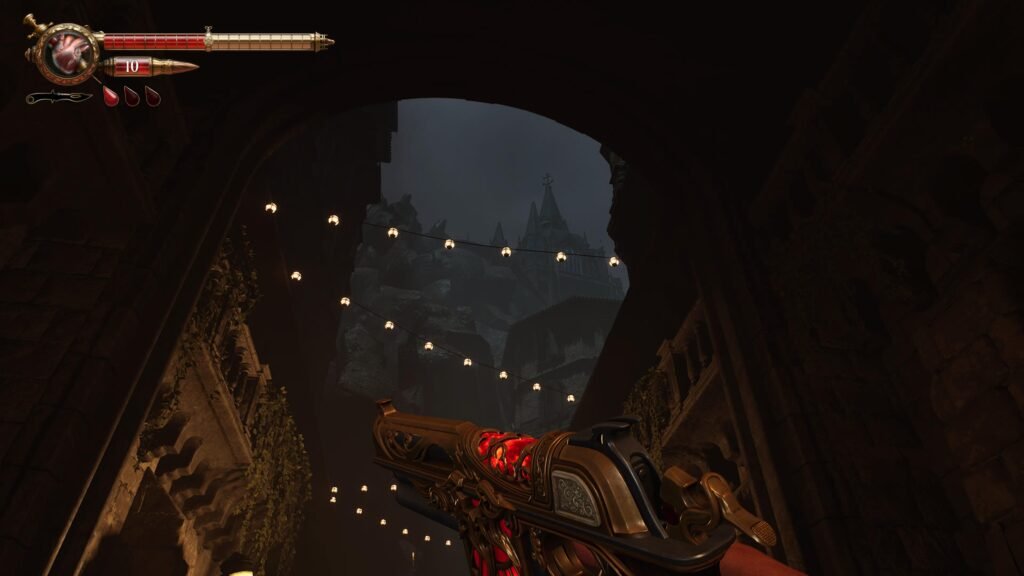
Task: Click the anatomical heart emblem
Action: tap(67, 51)
